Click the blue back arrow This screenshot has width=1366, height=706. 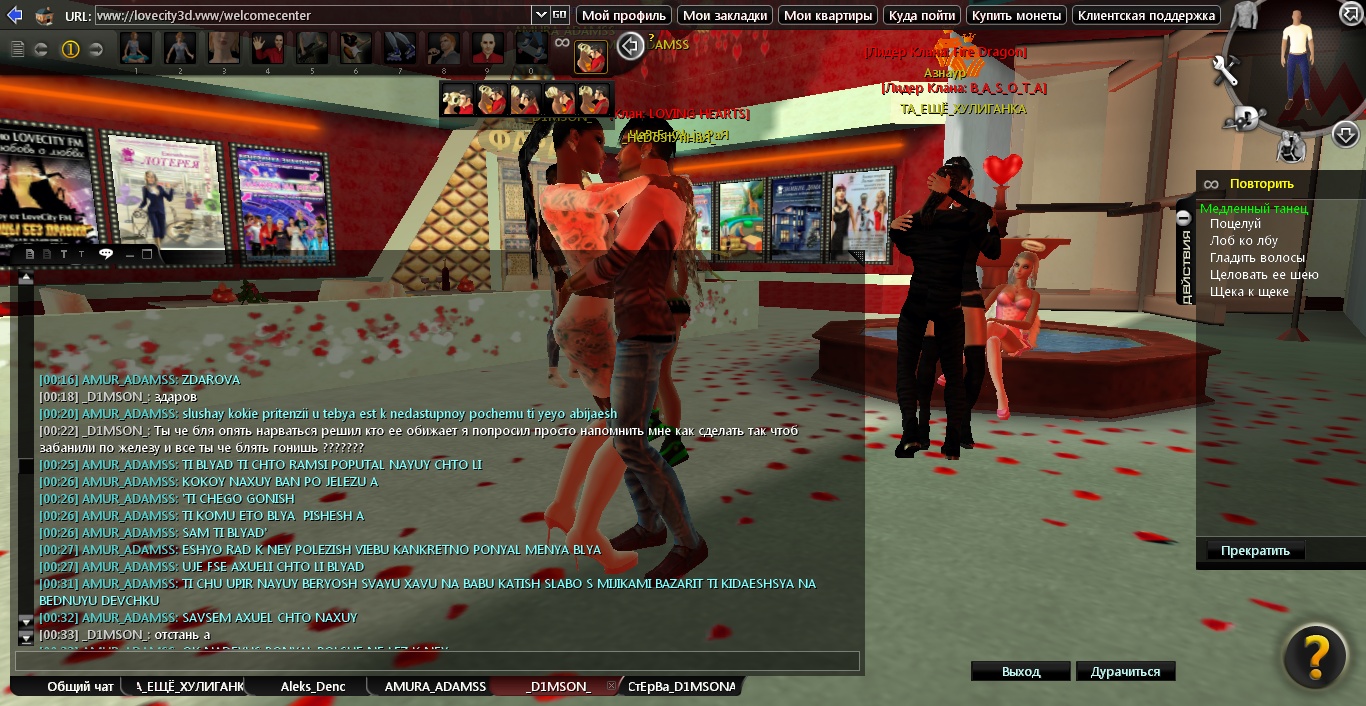[x=14, y=15]
